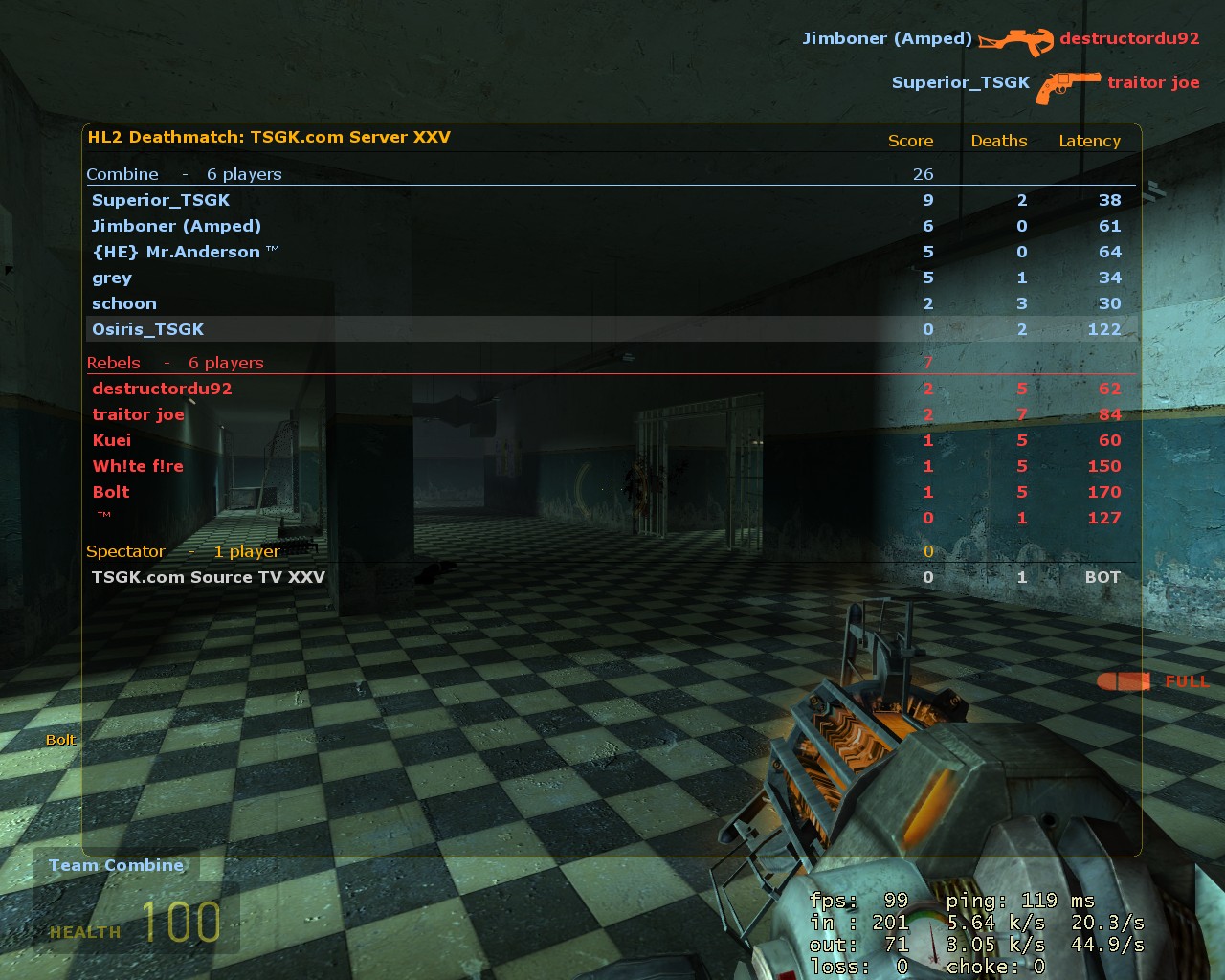Click the Deaths column header
1225x980 pixels.
click(999, 141)
